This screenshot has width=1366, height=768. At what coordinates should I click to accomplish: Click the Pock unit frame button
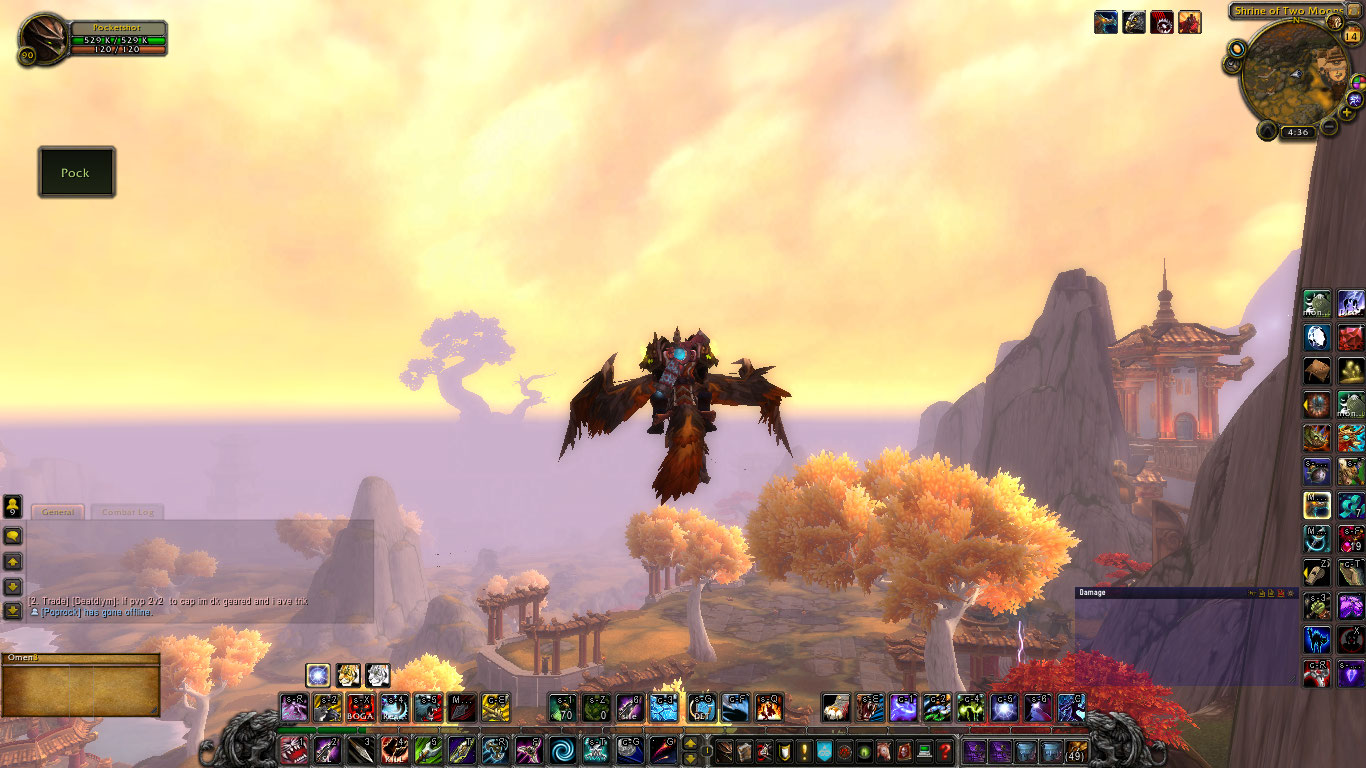tap(76, 172)
